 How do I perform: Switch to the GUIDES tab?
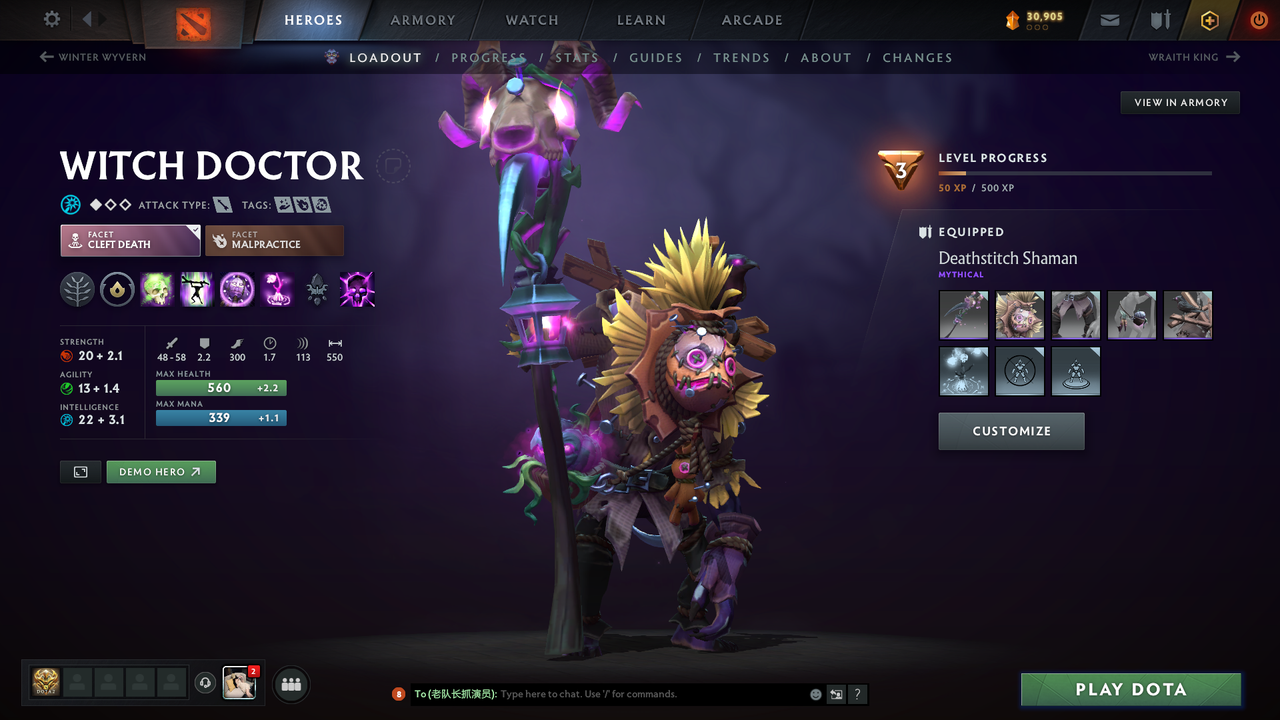tap(656, 57)
